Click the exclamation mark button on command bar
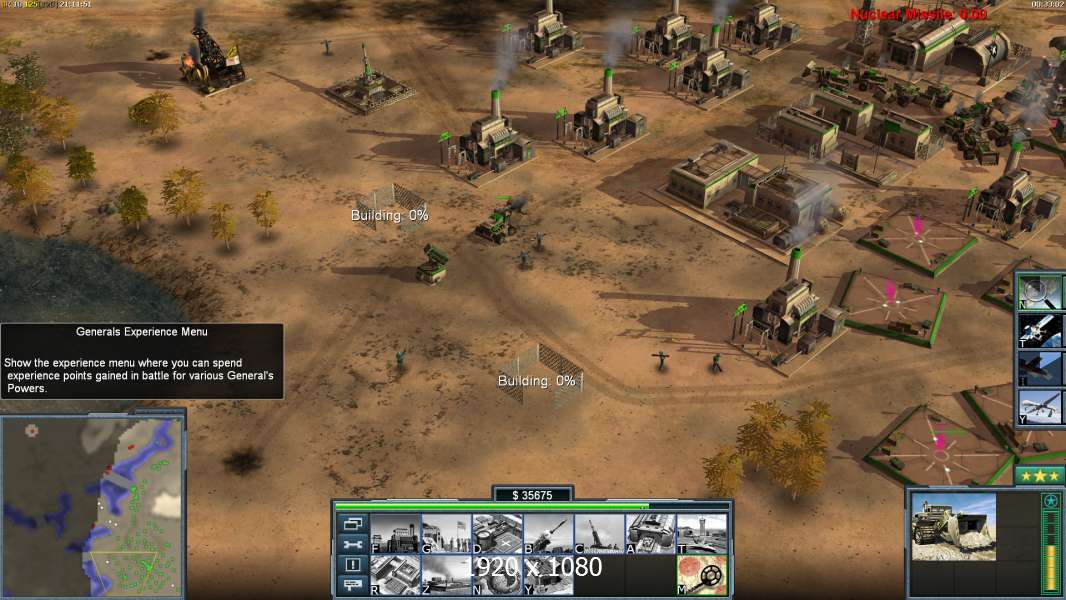The image size is (1066, 600). coord(352,565)
